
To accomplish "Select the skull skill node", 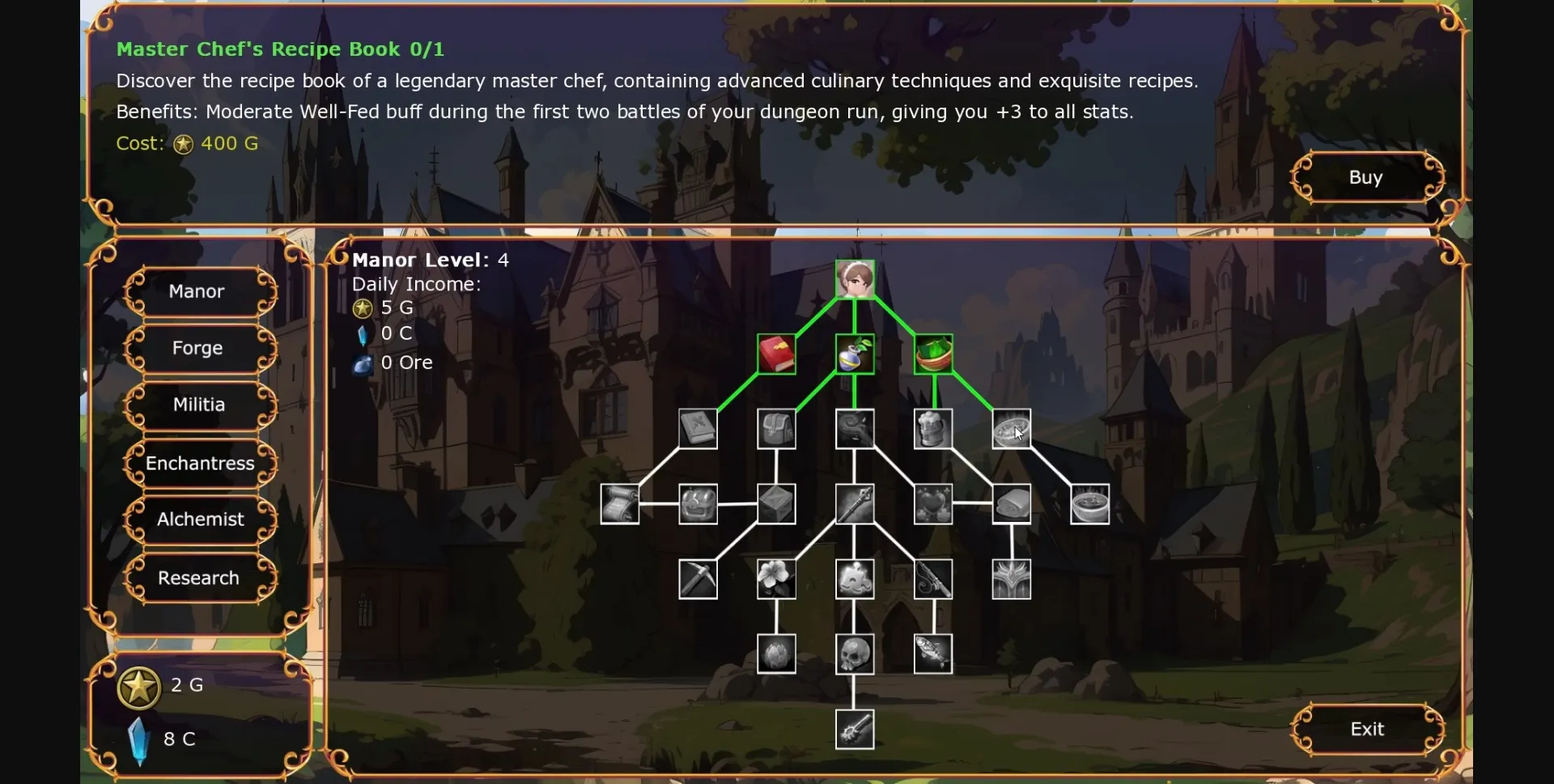I will [x=855, y=653].
